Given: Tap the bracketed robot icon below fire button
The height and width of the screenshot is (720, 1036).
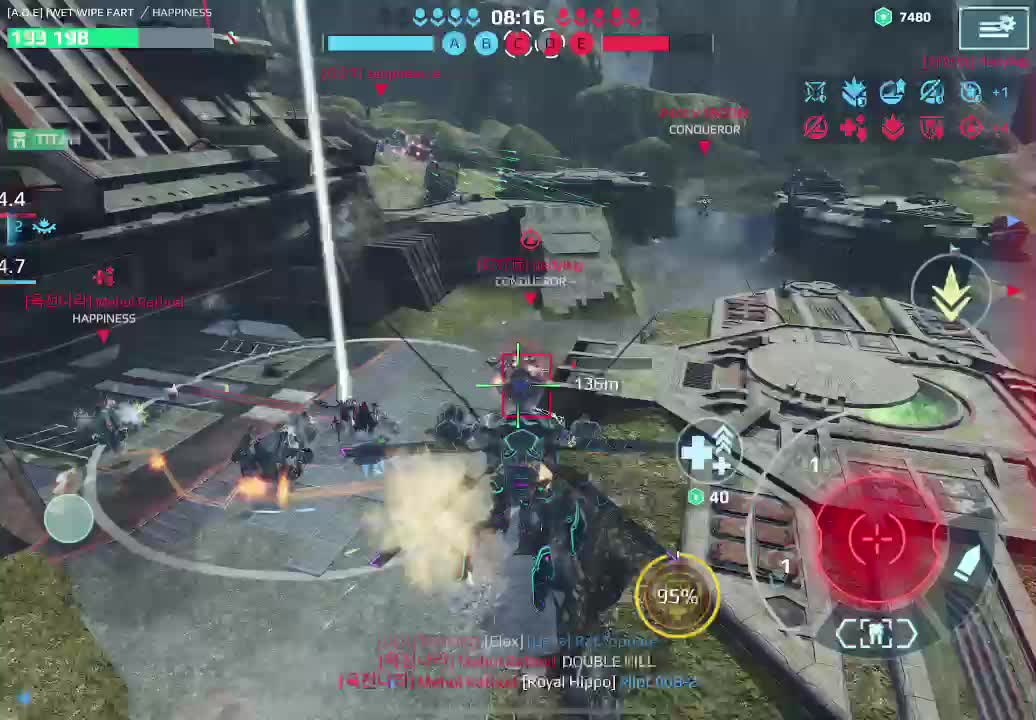Looking at the screenshot, I should point(877,633).
